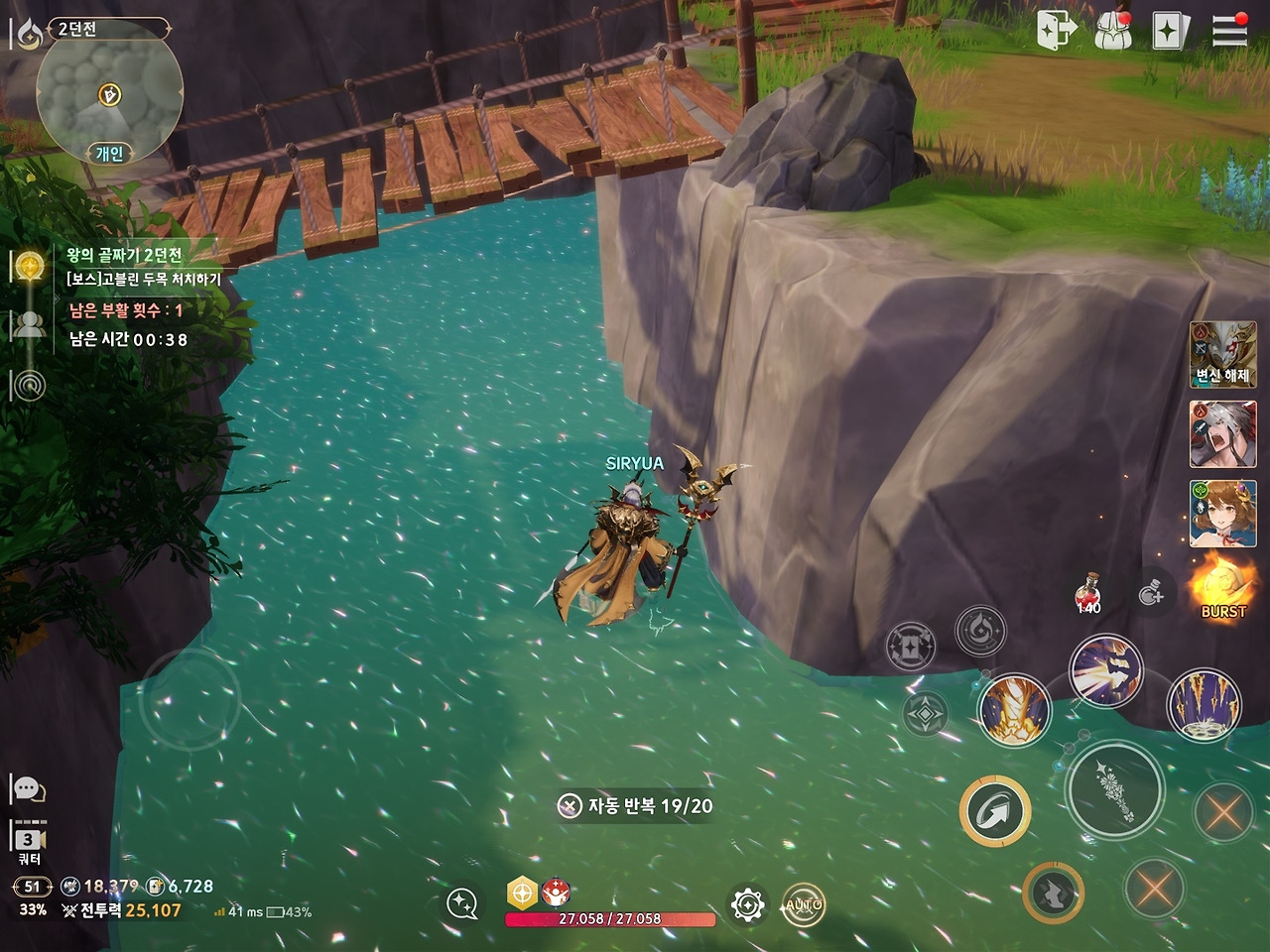
Task: Toggle AUTO combat mode
Action: 803,904
